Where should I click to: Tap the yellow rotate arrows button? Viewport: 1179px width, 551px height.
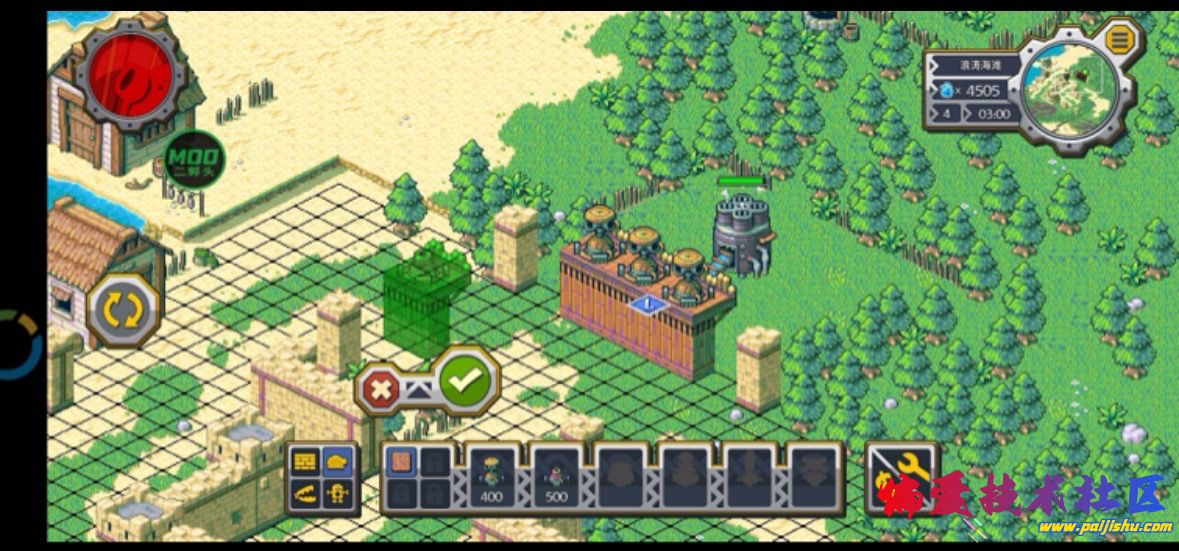coord(125,310)
